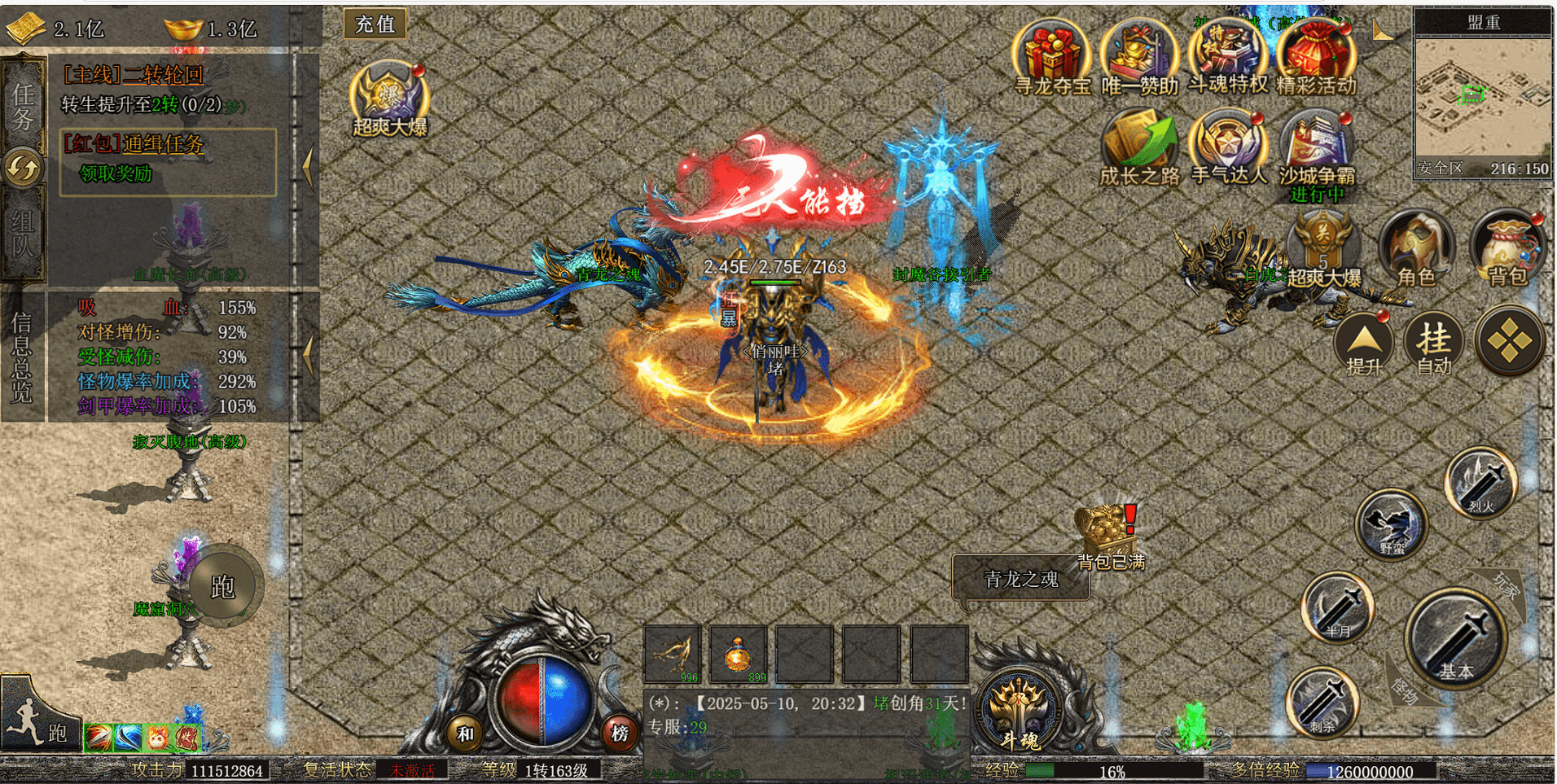Open the 背包 bag icon
This screenshot has height=784, width=1557.
pos(1508,248)
